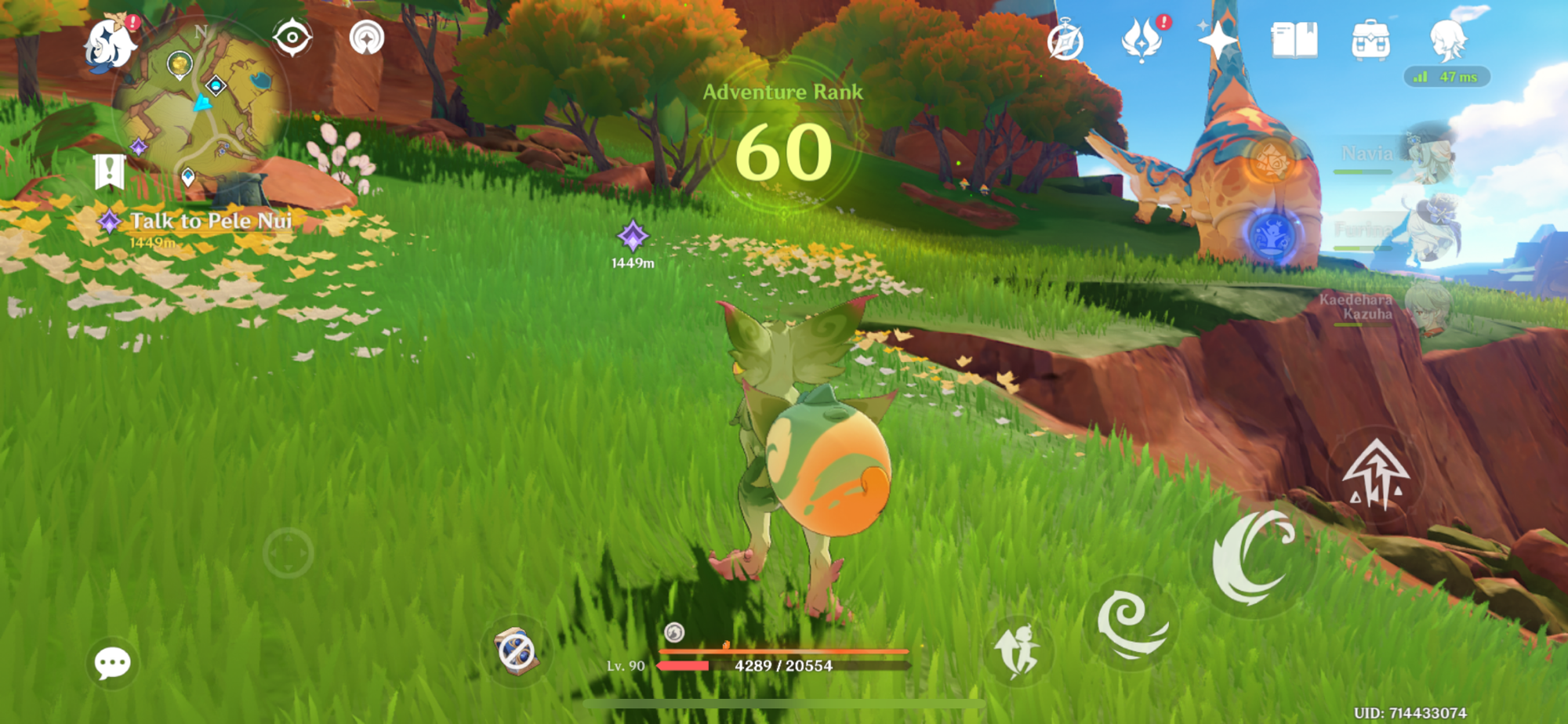Screen dimensions: 1568x724
Task: Open the Adventurer compass icon
Action: 1065,41
